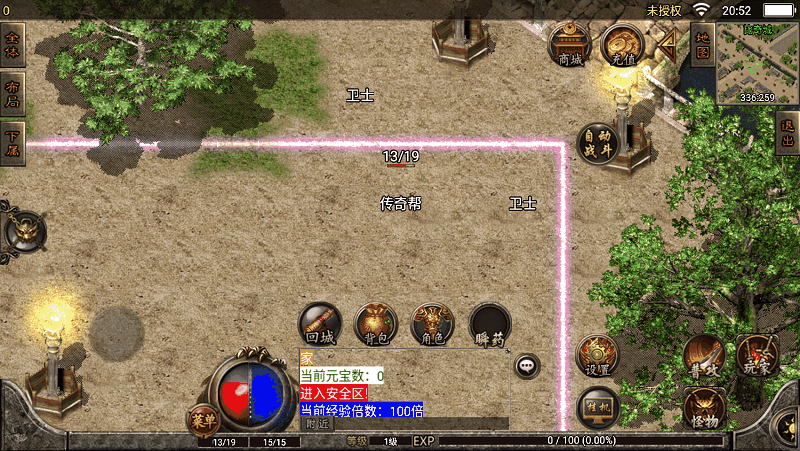Open the 地图 map button

(702, 45)
